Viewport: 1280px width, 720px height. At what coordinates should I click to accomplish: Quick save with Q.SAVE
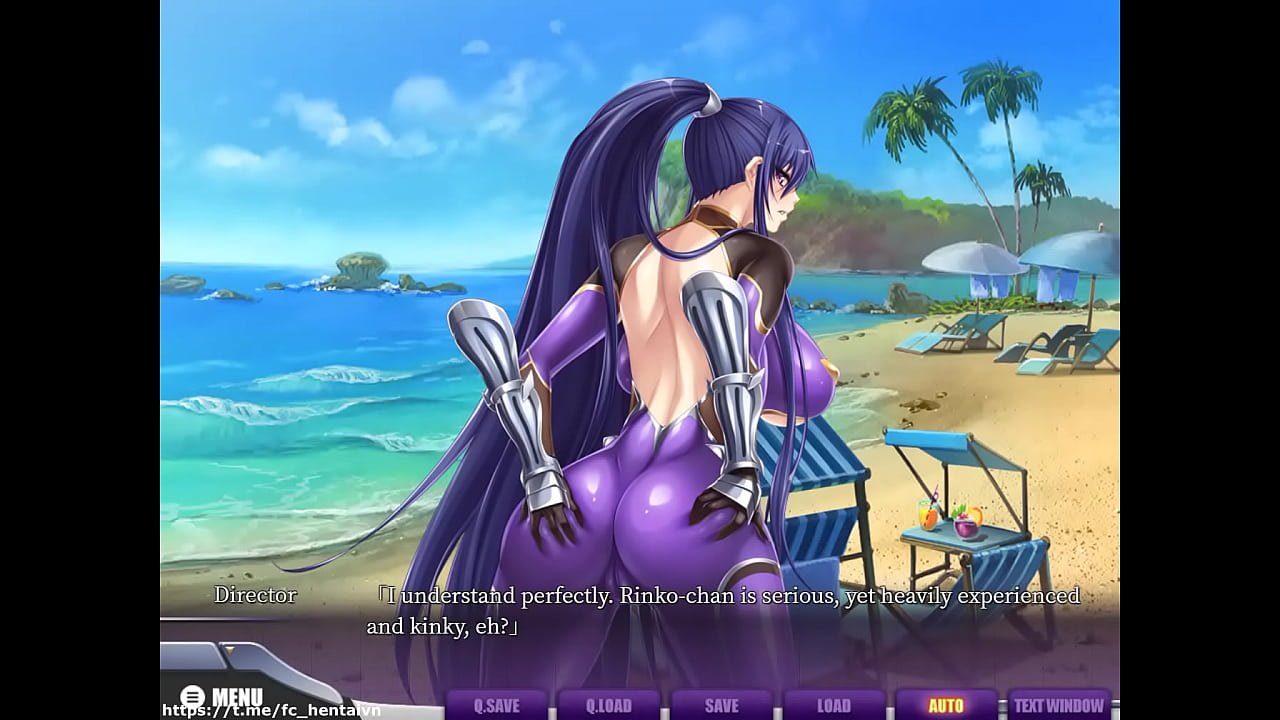(496, 705)
